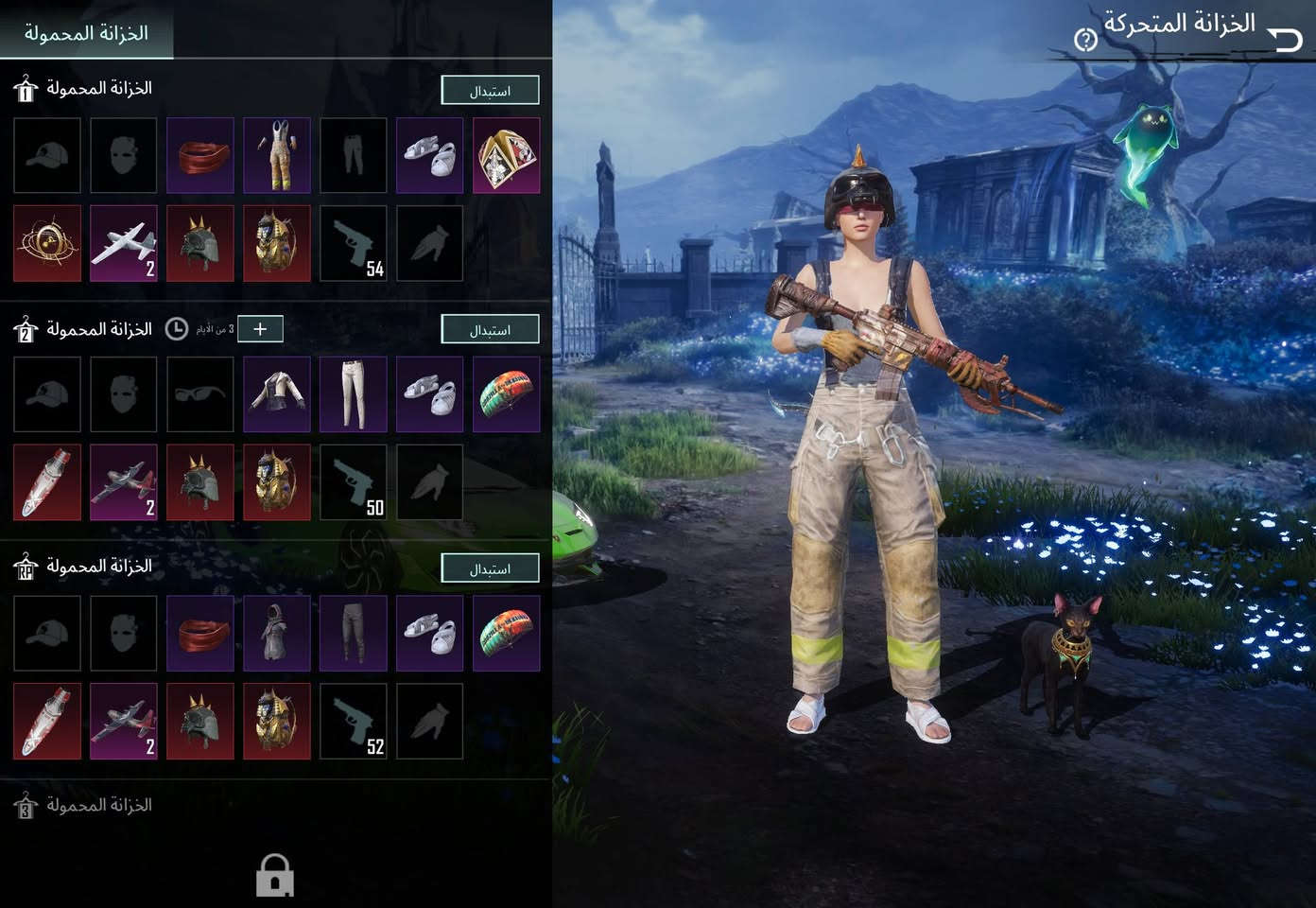This screenshot has height=908, width=1316.
Task: Go back using the return arrow
Action: [1286, 40]
